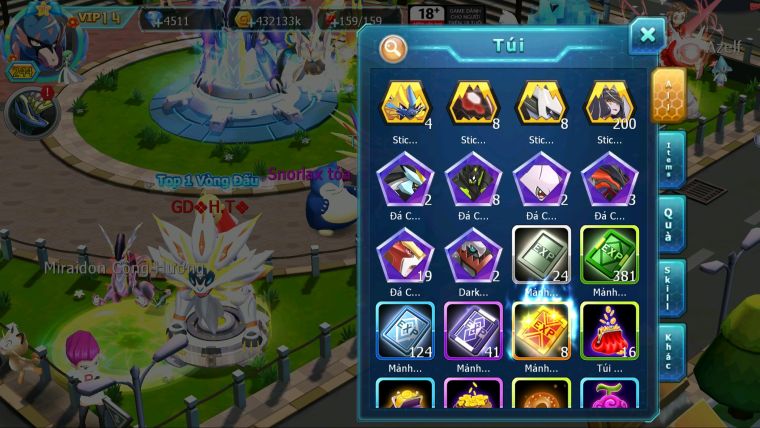Choose the glowing gold shard stack of 8
Viewport: 760px width, 428px height.
pos(541,329)
